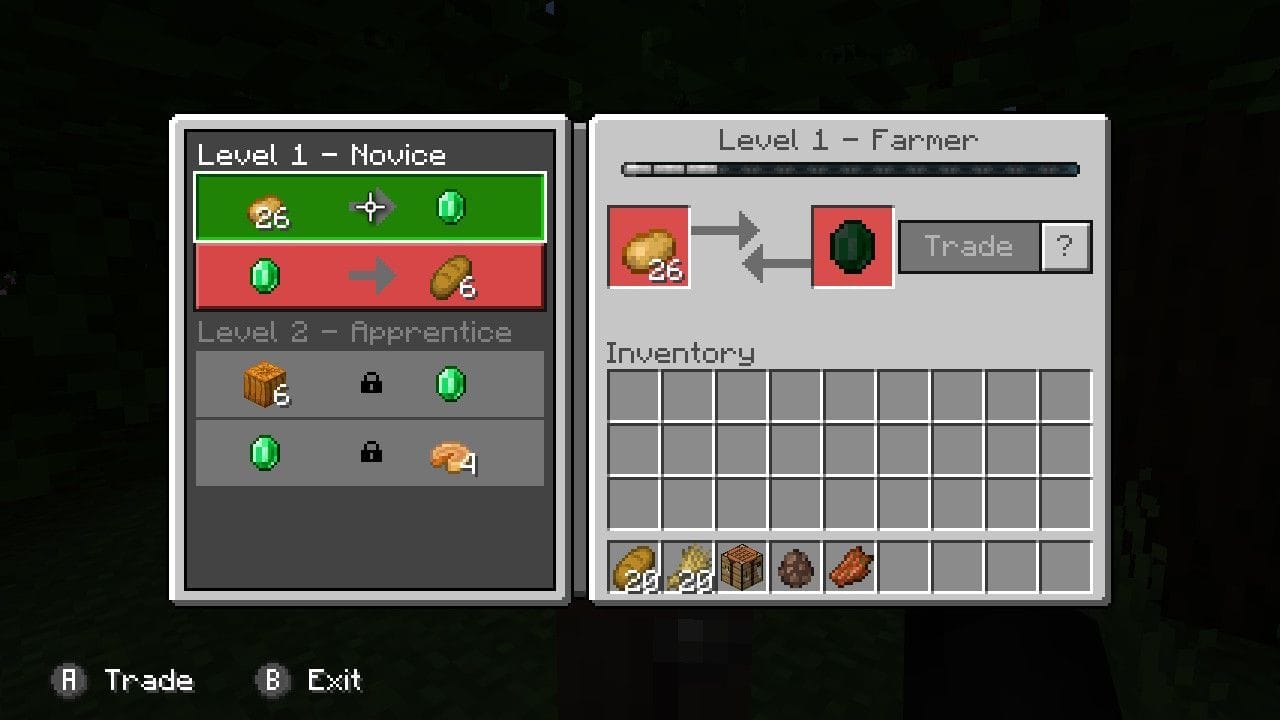The height and width of the screenshot is (720, 1280).
Task: Grab the cooked porkchop from the hotbar
Action: (850, 567)
